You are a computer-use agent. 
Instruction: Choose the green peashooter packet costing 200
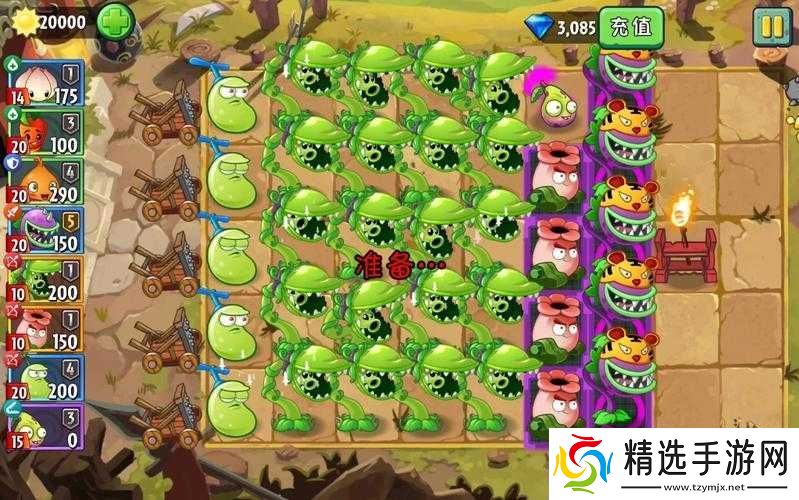tap(43, 279)
